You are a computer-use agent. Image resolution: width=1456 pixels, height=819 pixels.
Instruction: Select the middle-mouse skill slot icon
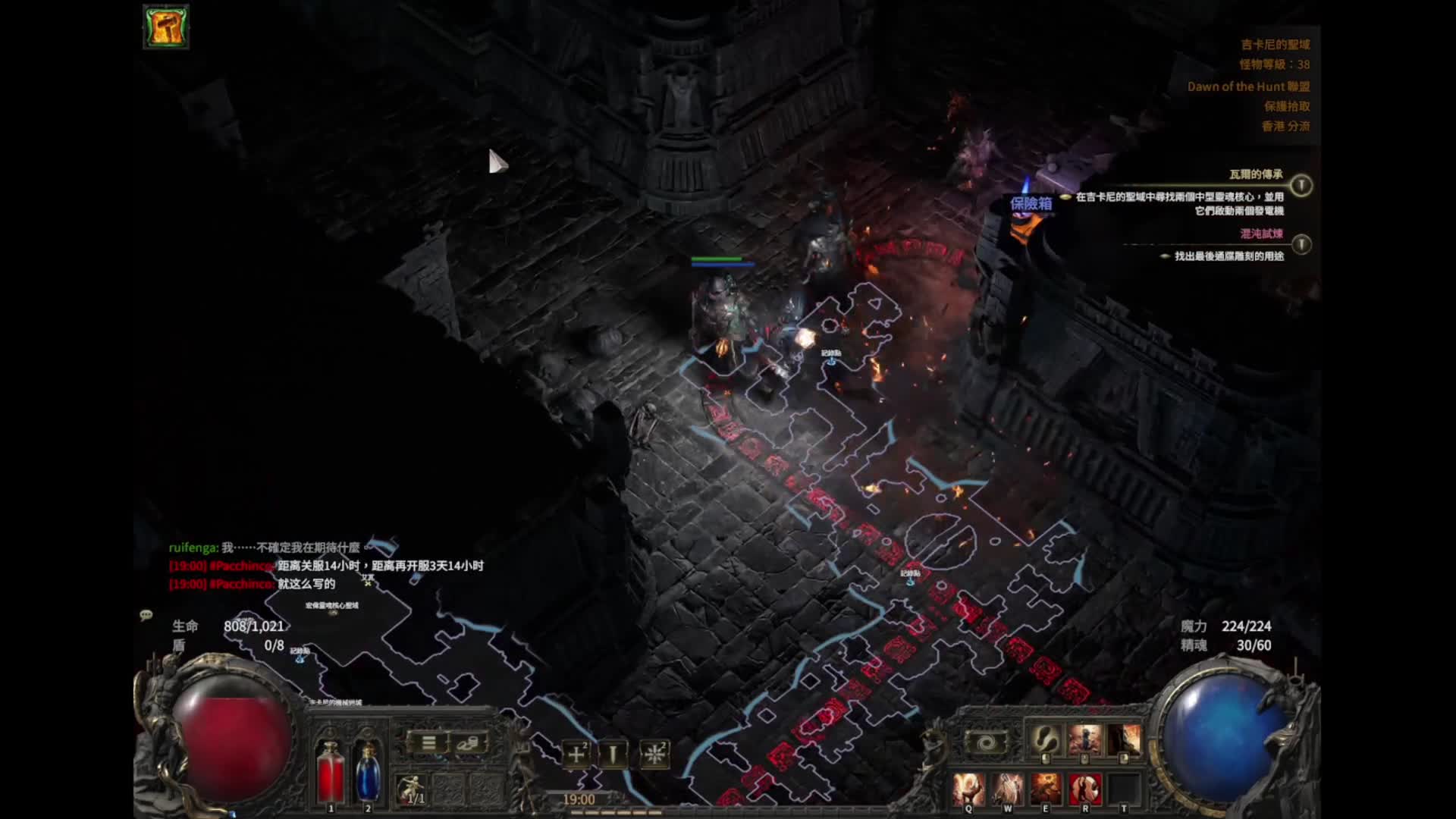pyautogui.click(x=1084, y=740)
